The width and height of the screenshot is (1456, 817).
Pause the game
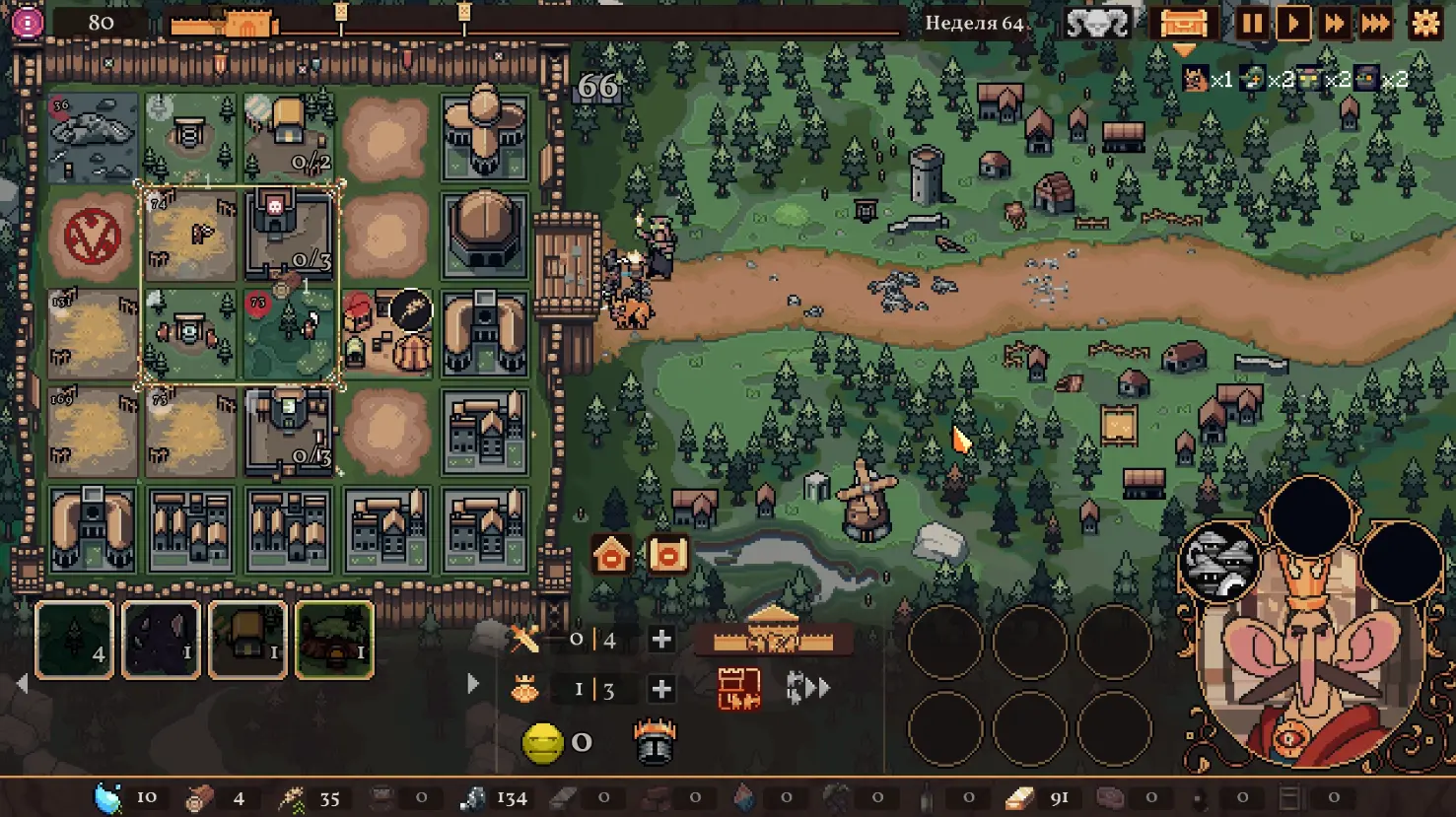tap(1252, 23)
